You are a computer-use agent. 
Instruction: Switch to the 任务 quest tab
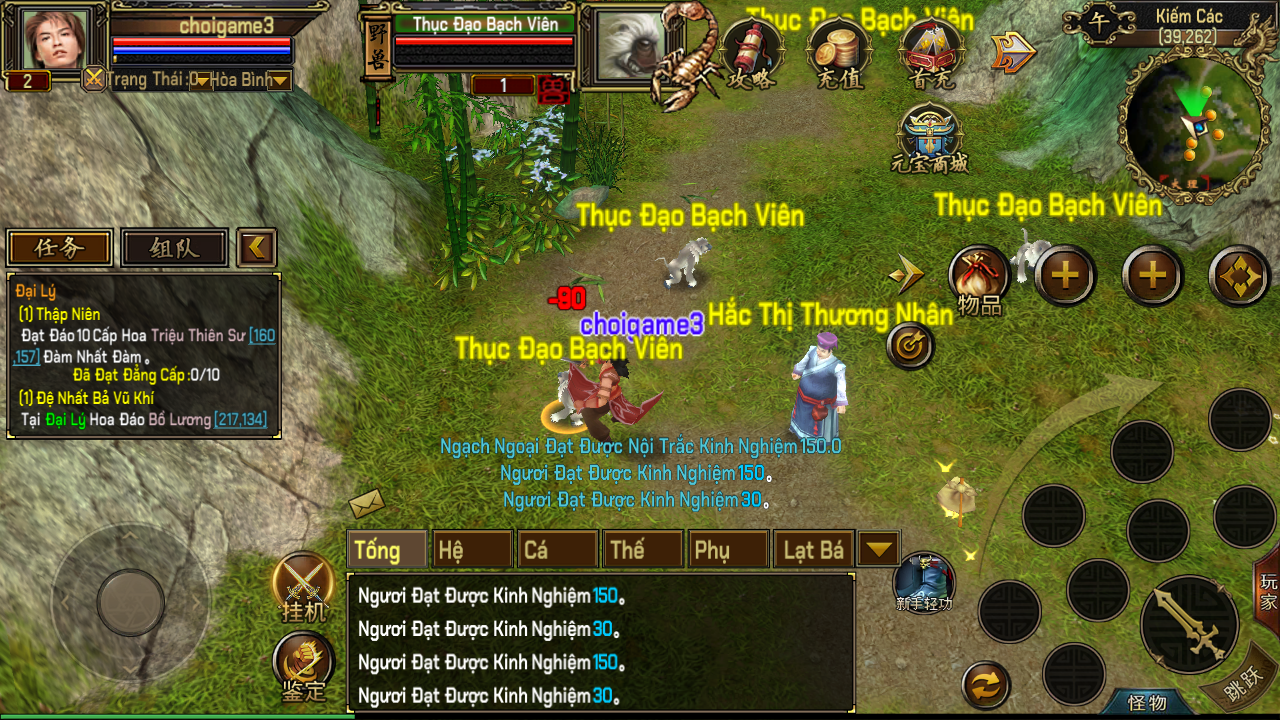(60, 248)
